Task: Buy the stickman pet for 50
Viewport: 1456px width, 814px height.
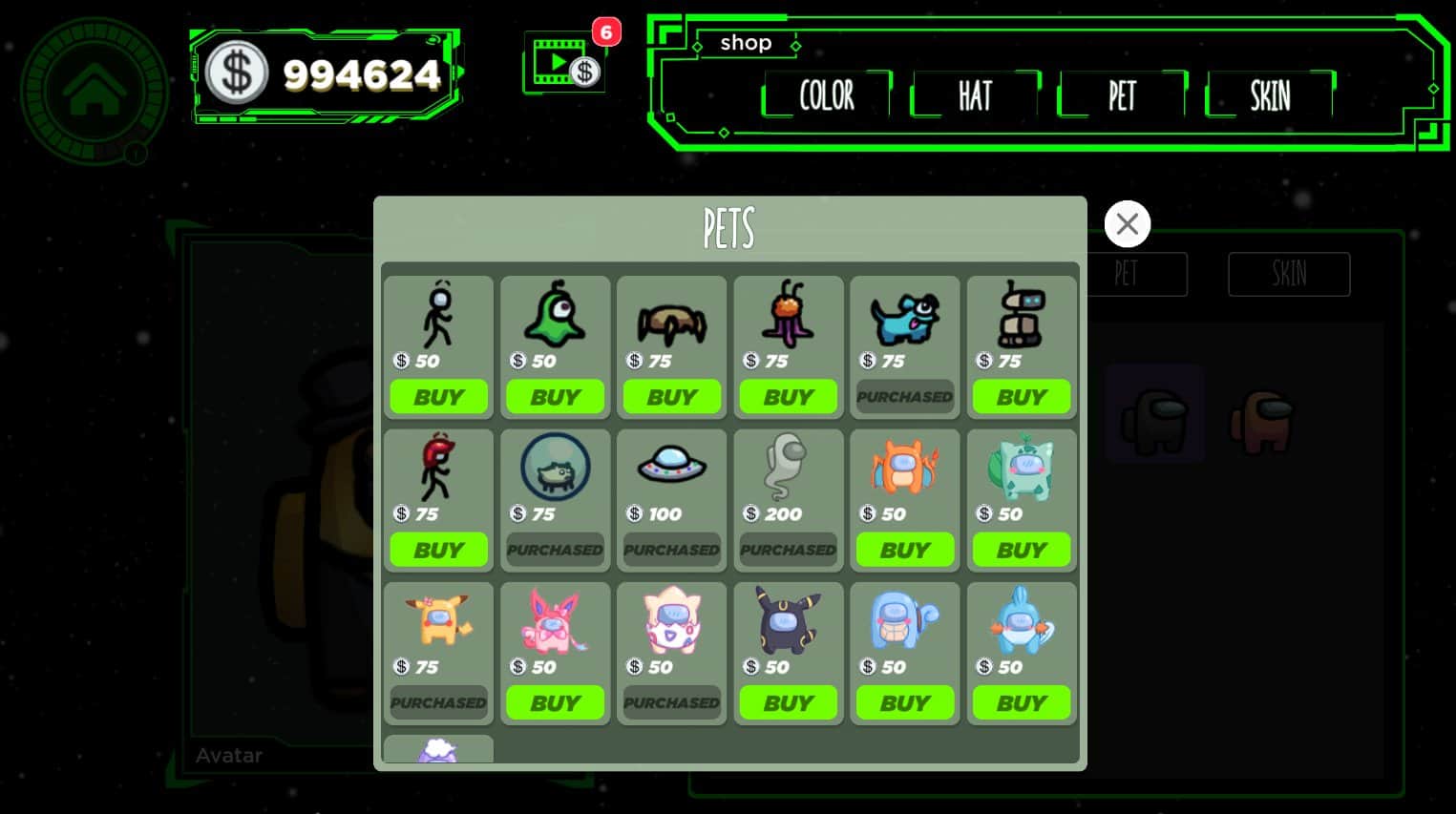Action: click(438, 397)
